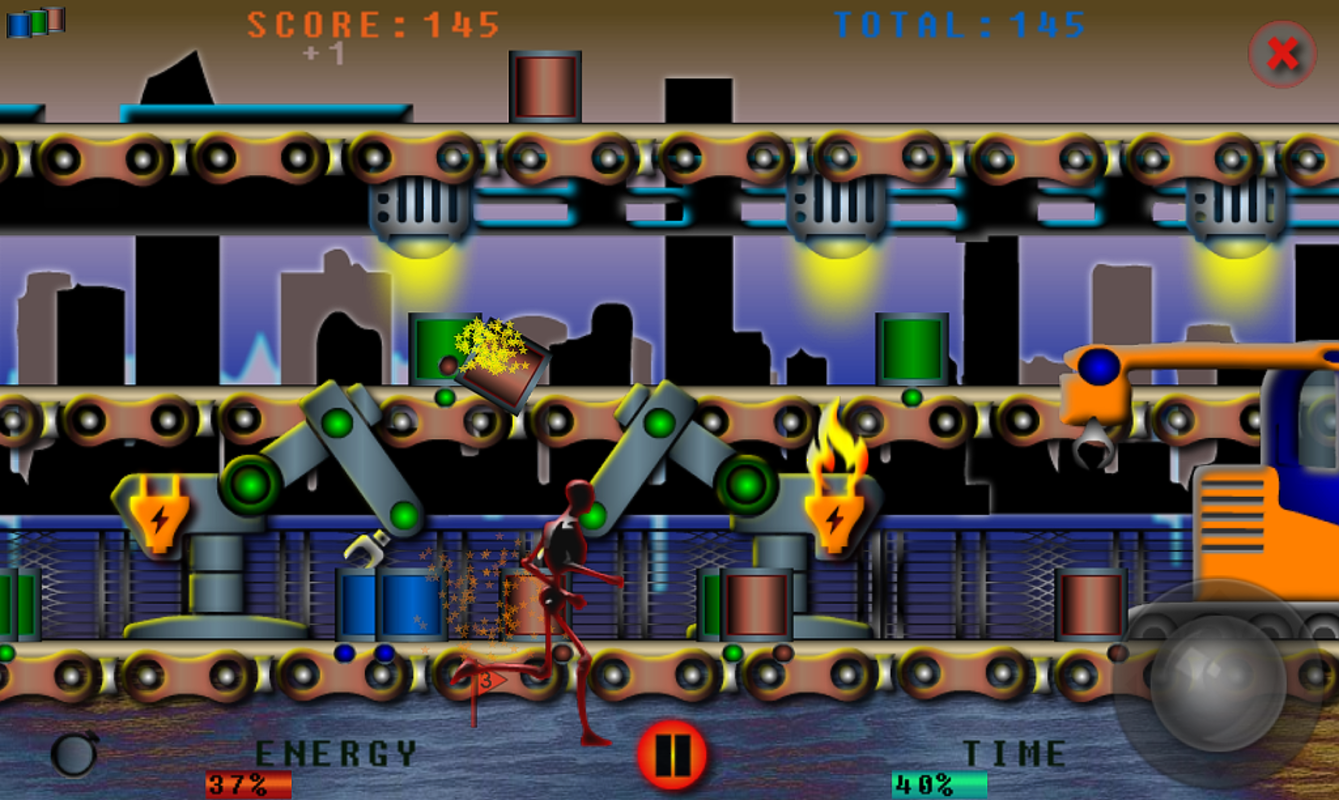Pause the game with the red button
Screen dimensions: 1339x800
[x=671, y=755]
